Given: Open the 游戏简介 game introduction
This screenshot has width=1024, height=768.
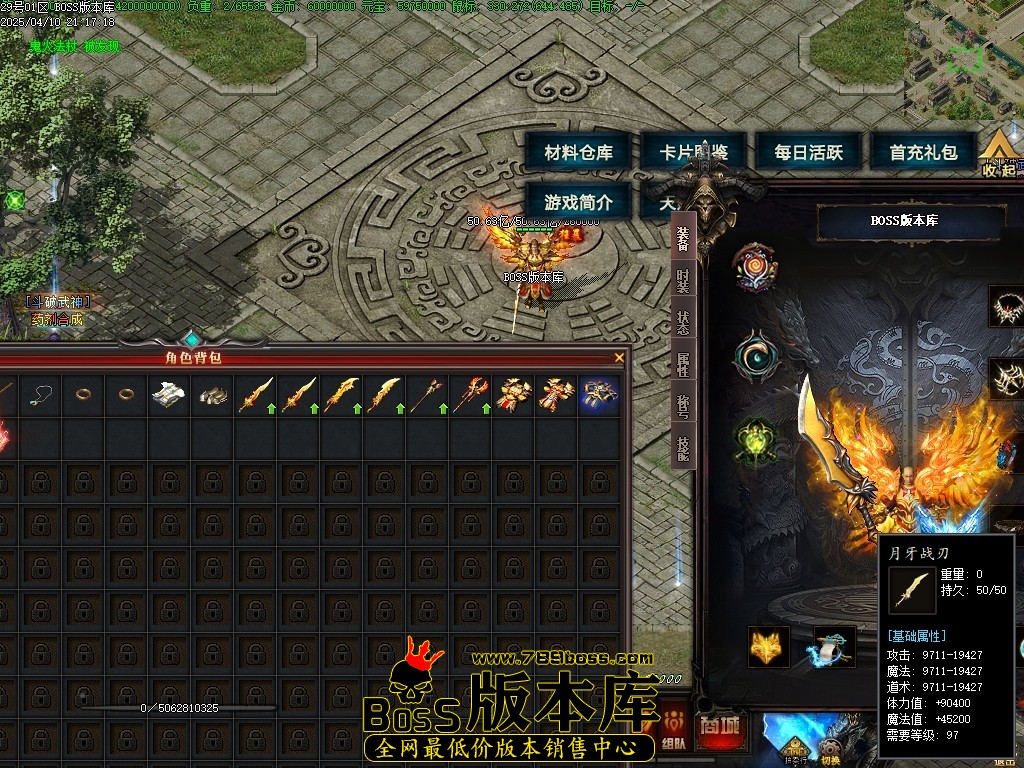Looking at the screenshot, I should pyautogui.click(x=578, y=201).
